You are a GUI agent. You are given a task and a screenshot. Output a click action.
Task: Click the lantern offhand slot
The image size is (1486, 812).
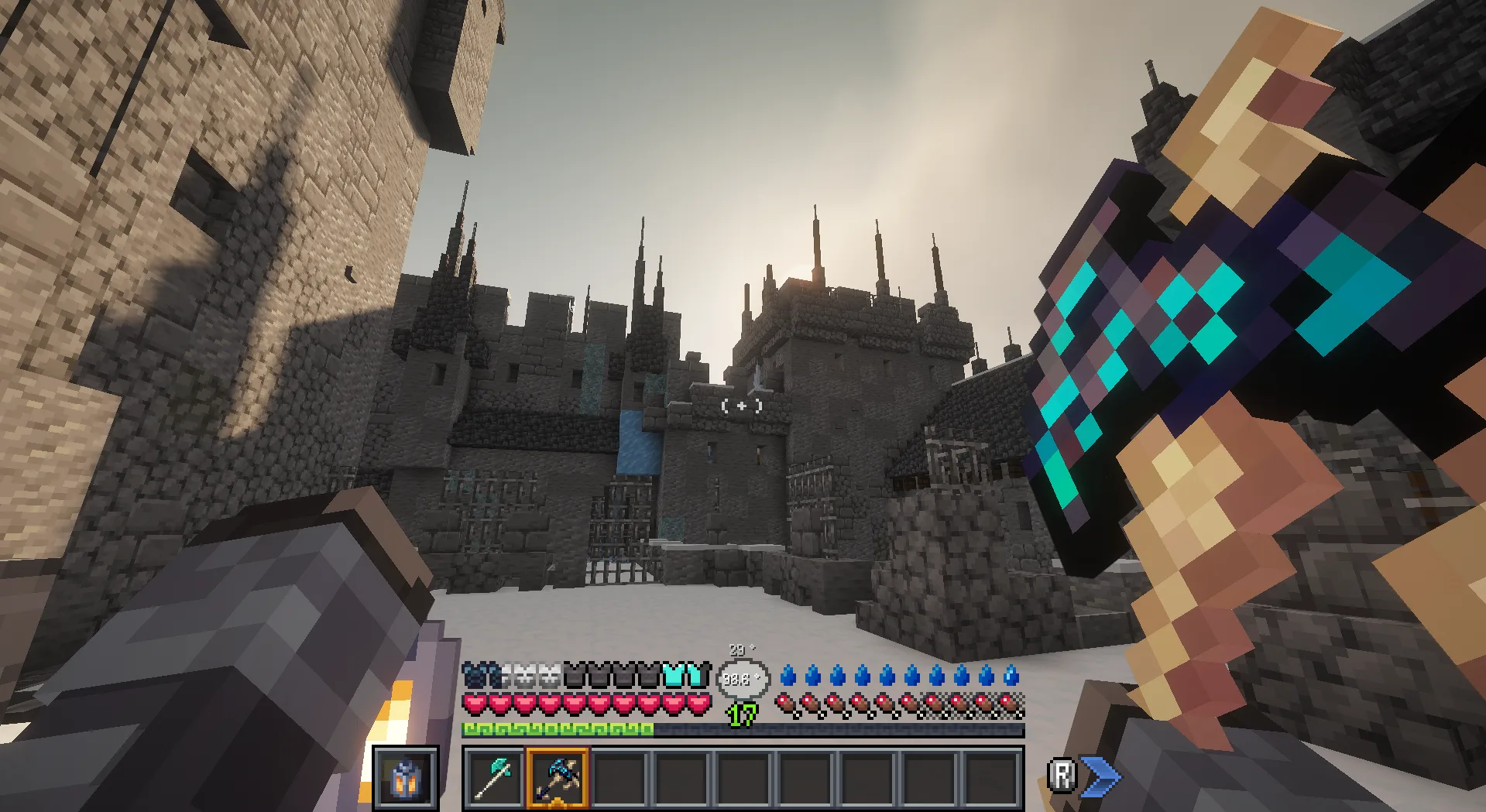click(x=405, y=777)
